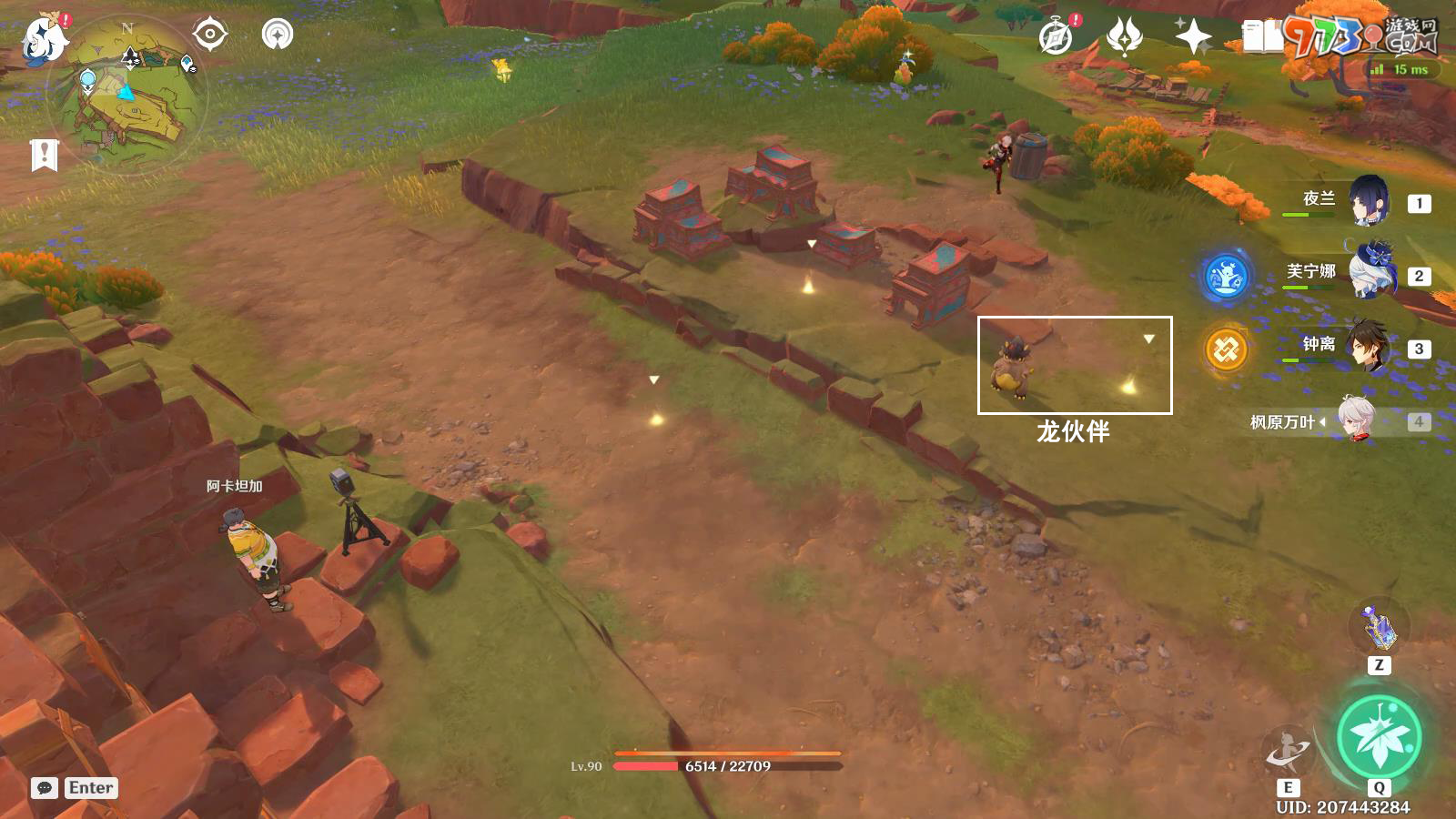Image resolution: width=1456 pixels, height=819 pixels.
Task: Activate the elemental skill icon
Action: [1288, 751]
